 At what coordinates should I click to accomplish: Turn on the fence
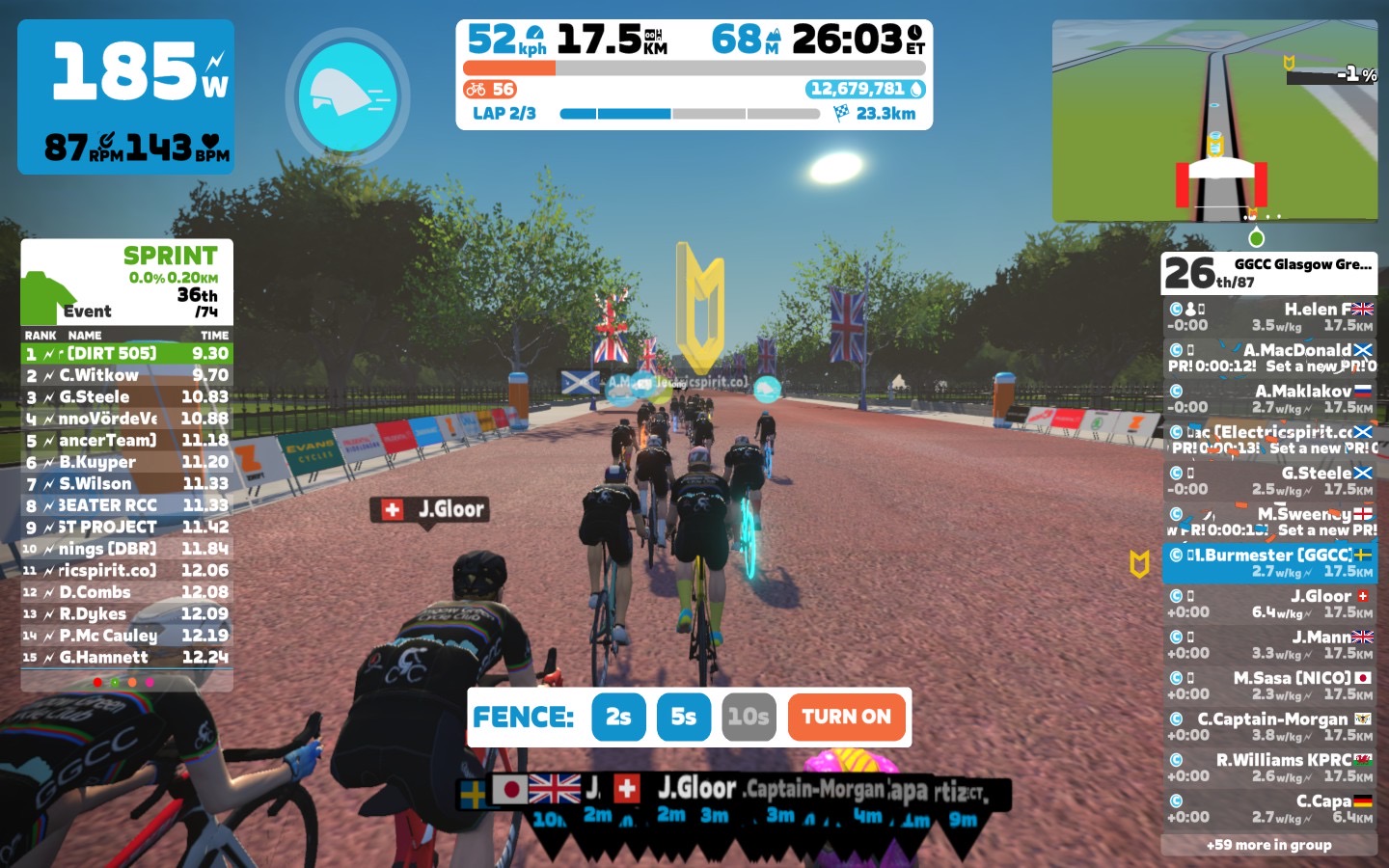[847, 717]
